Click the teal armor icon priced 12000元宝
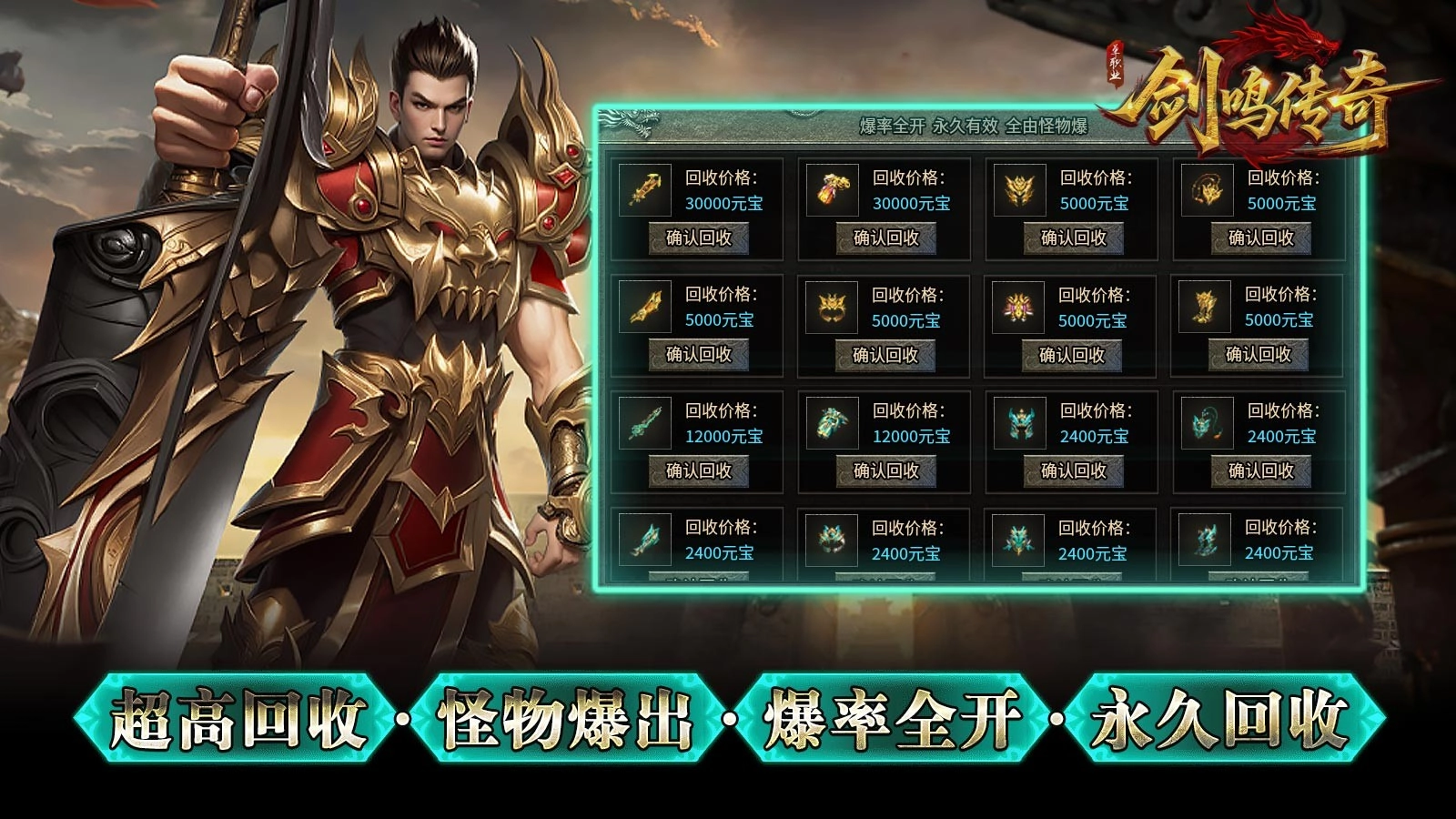1456x819 pixels. [833, 428]
